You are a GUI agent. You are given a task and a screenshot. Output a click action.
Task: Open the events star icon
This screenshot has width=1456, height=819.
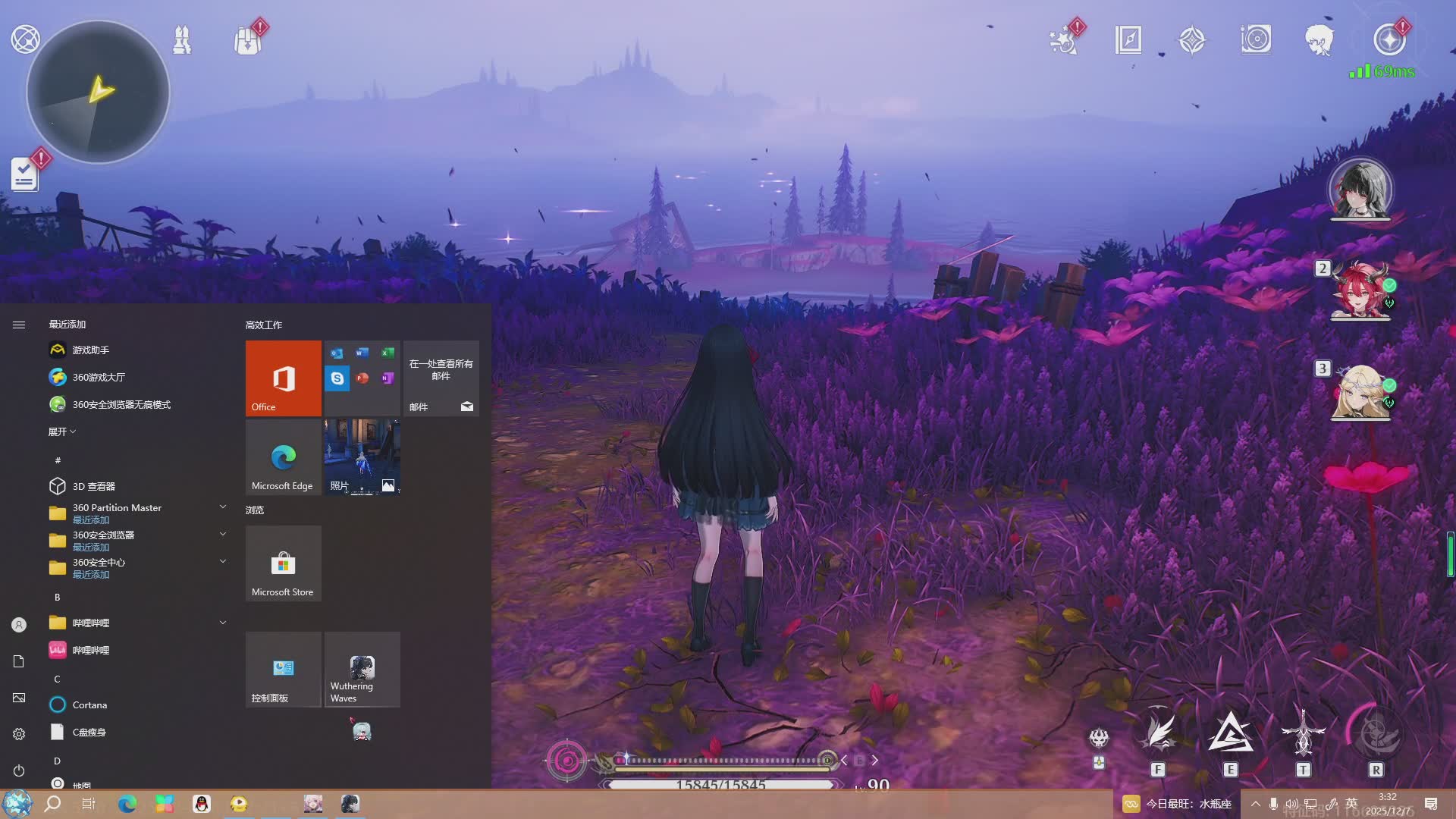(x=1063, y=39)
